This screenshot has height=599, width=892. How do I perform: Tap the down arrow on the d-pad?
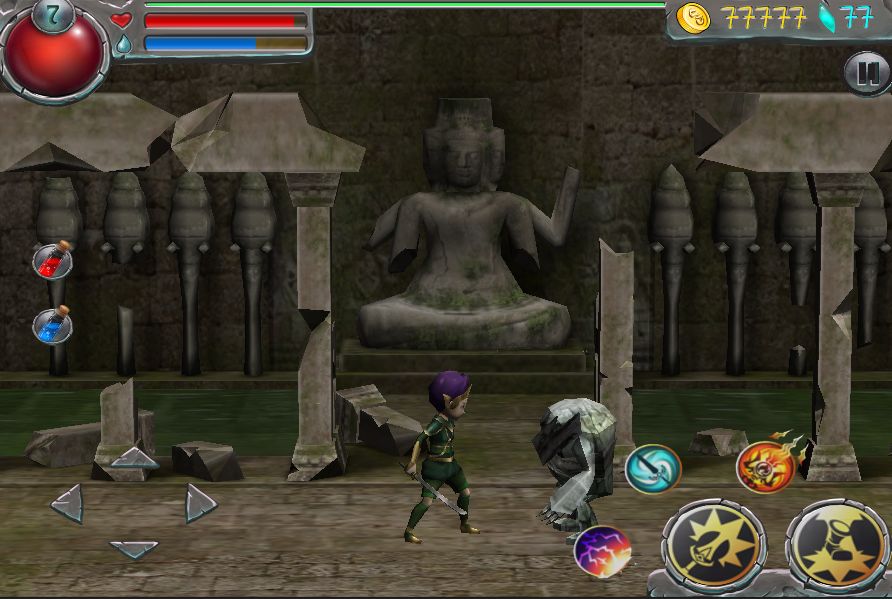(134, 549)
